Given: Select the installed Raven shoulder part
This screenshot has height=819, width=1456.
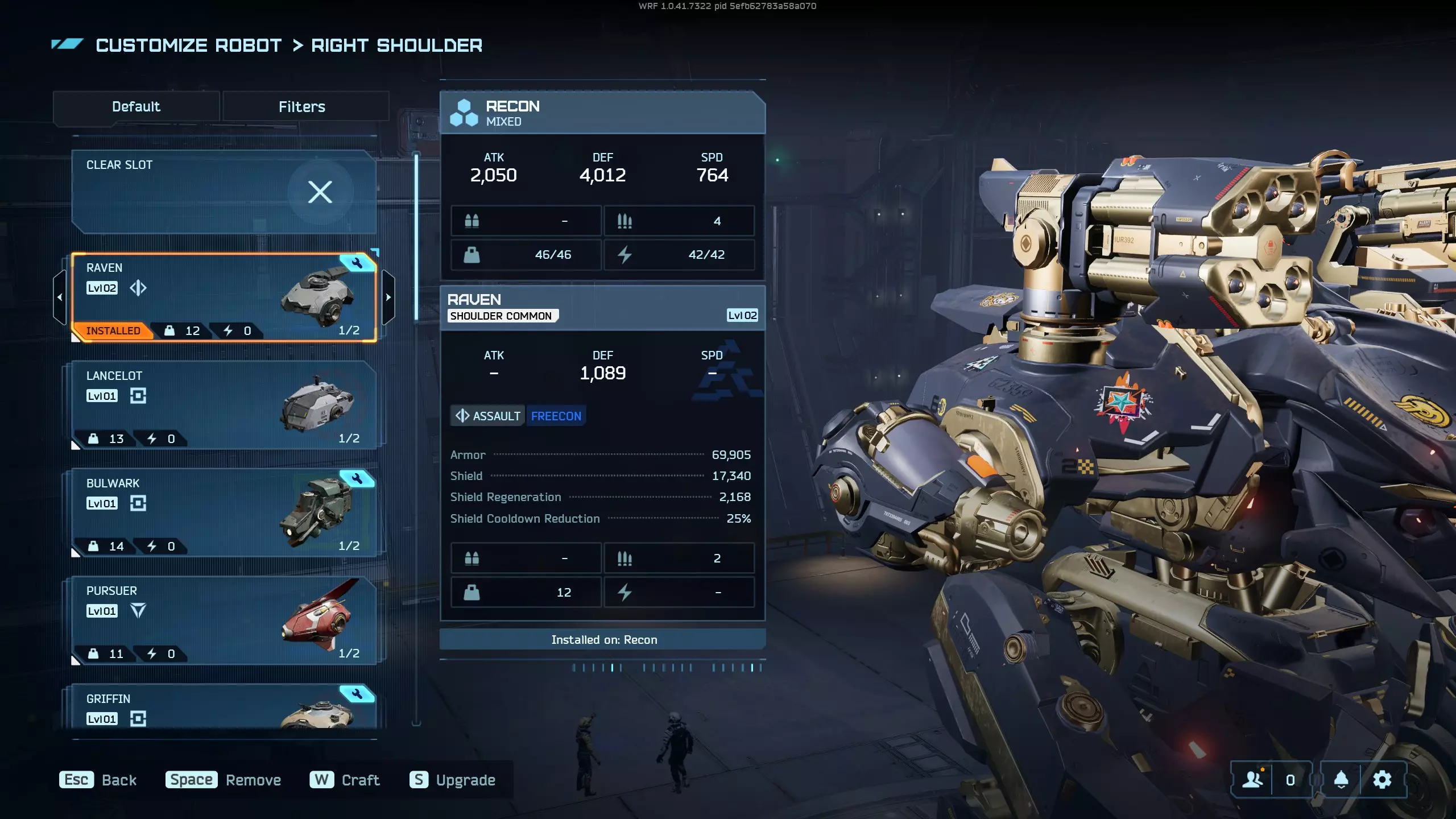Looking at the screenshot, I should [x=224, y=297].
